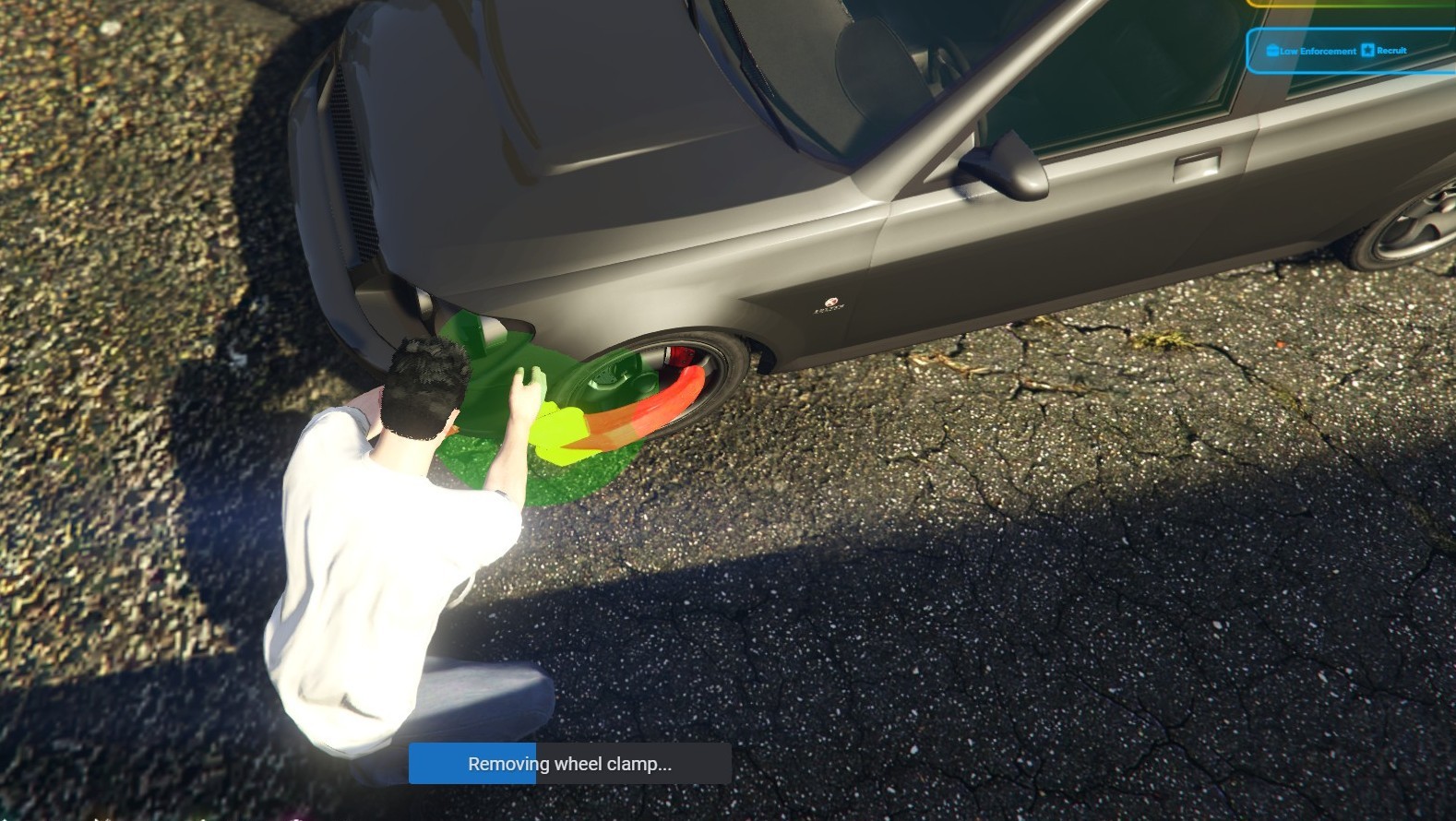Select the Law Enforcement job label

pyautogui.click(x=1318, y=52)
